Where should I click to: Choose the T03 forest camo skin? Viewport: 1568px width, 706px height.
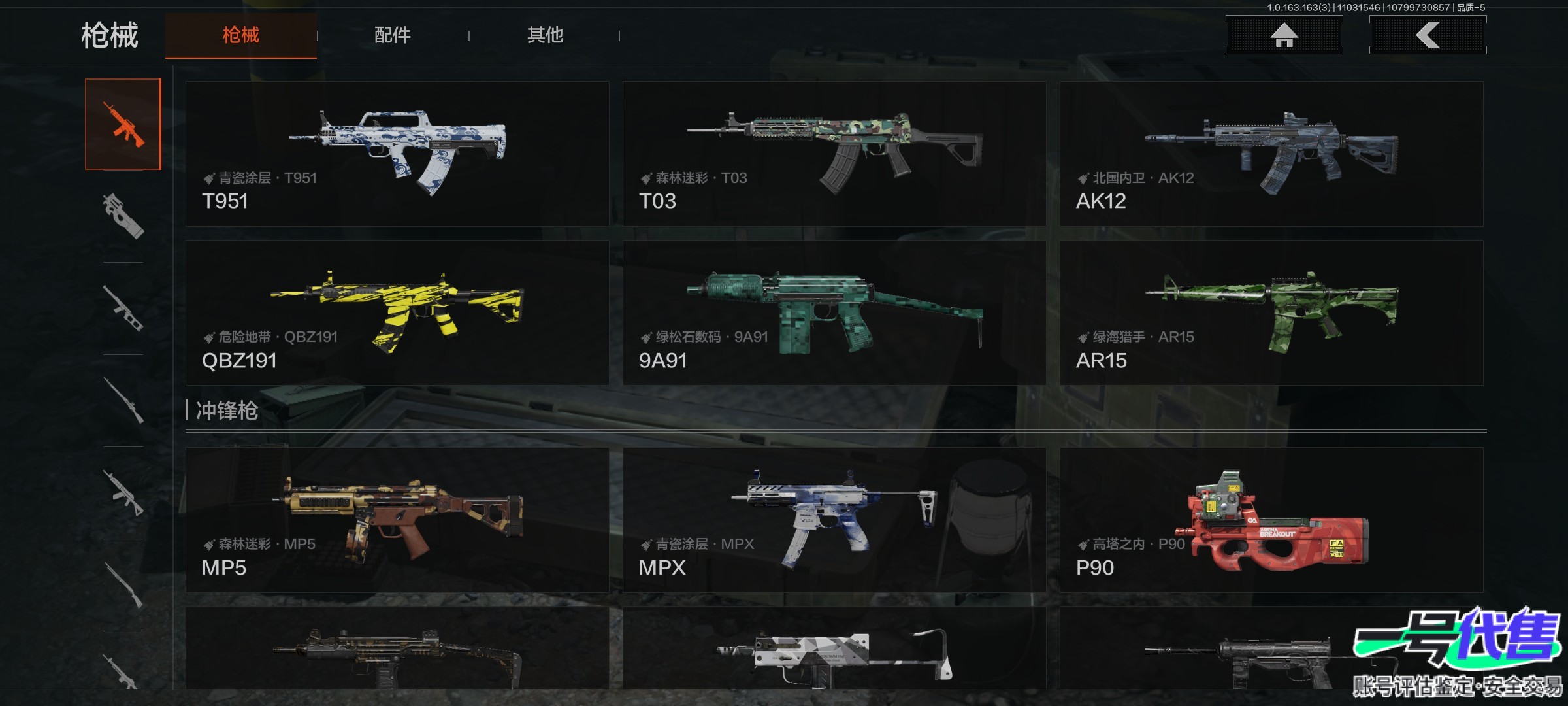pos(834,154)
